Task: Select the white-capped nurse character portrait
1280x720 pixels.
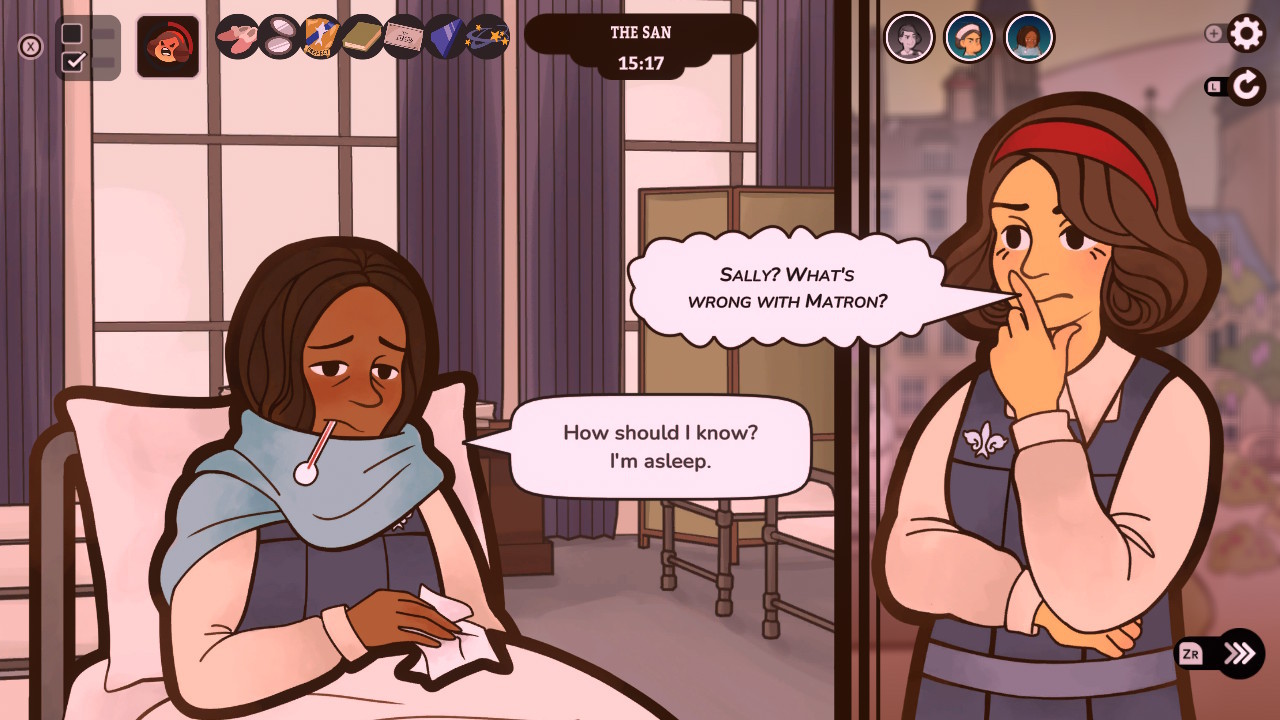Action: (969, 37)
